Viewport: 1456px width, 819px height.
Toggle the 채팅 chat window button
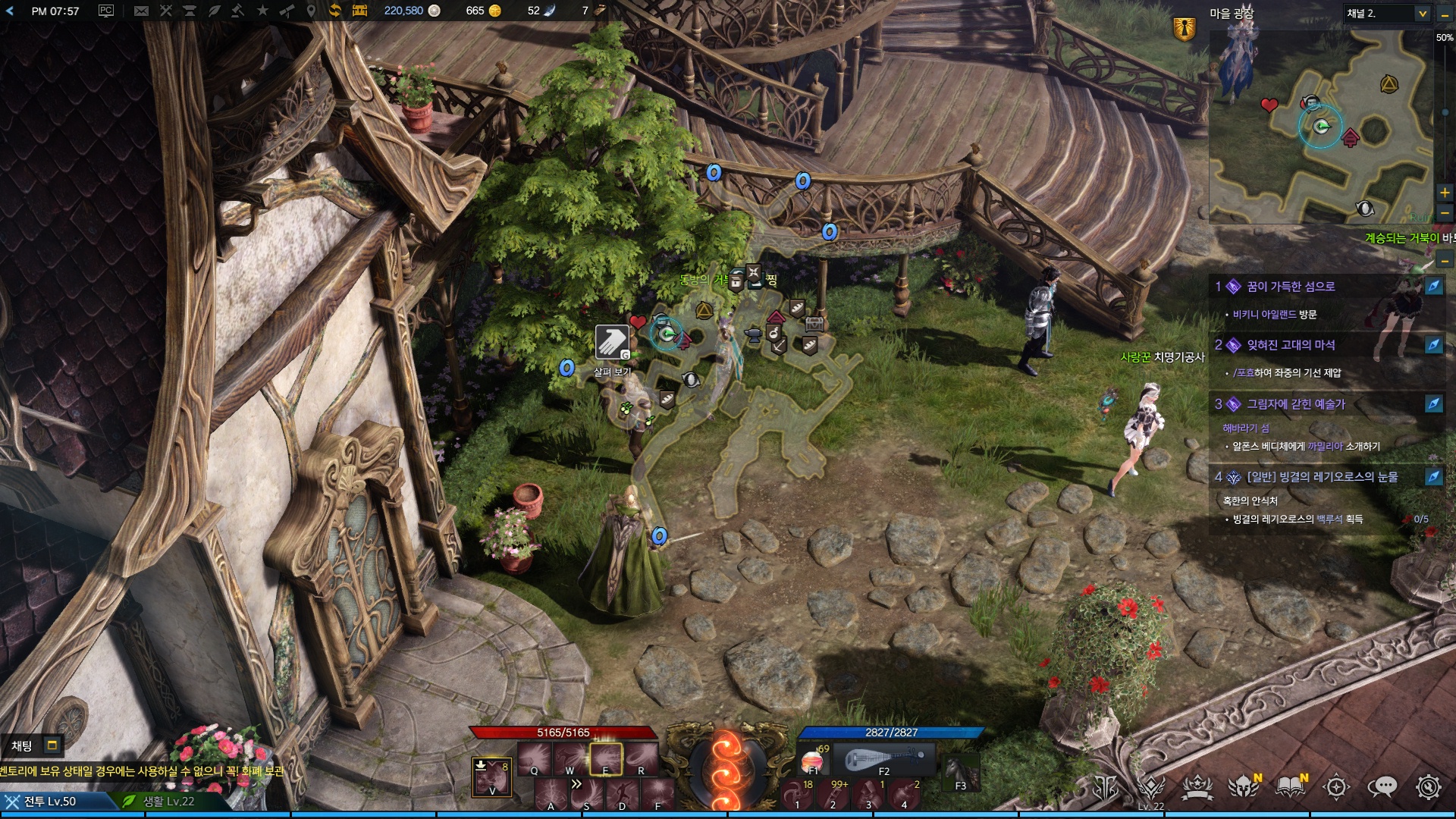[52, 745]
